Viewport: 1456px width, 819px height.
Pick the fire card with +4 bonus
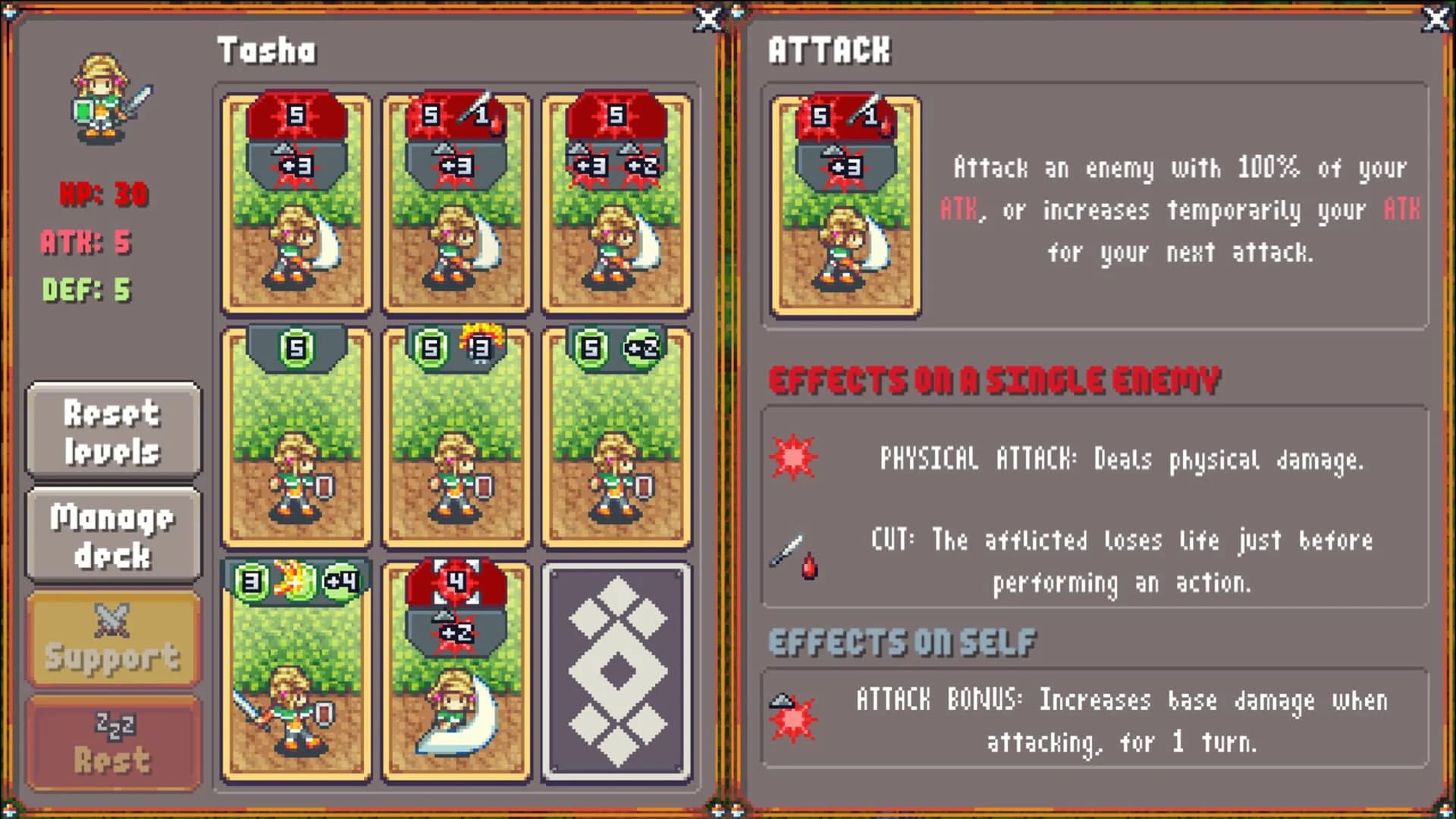296,675
